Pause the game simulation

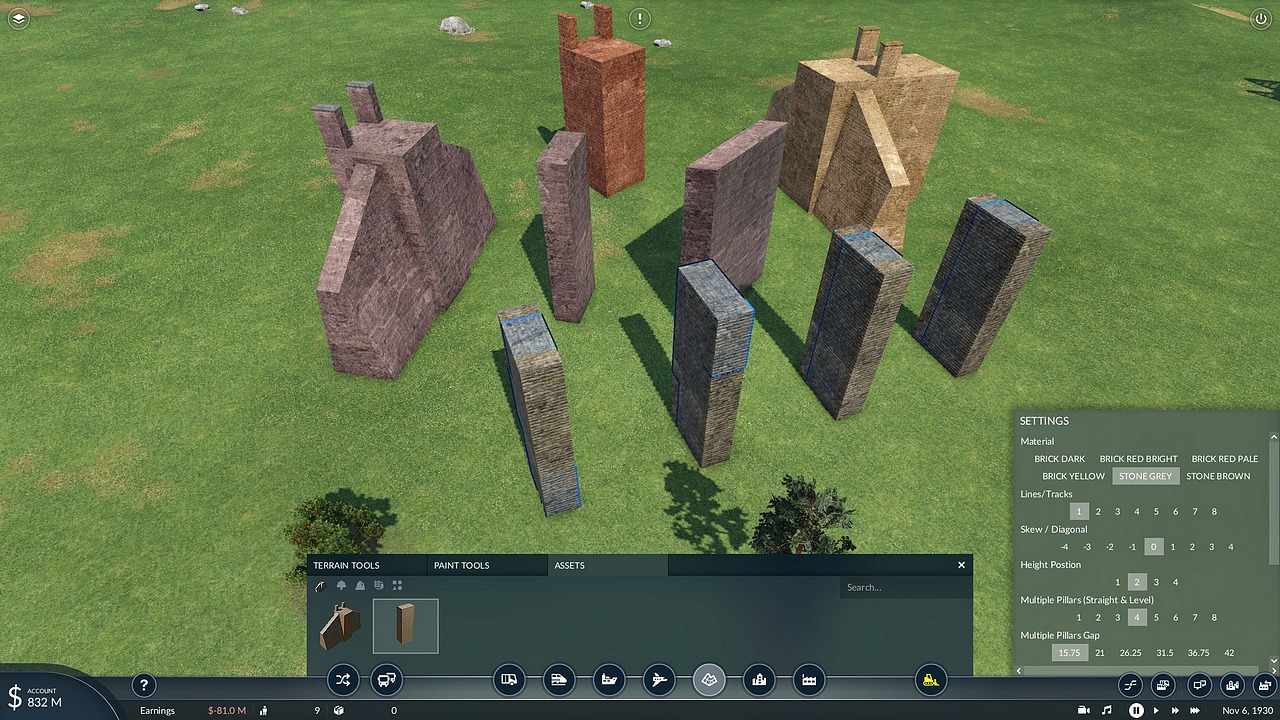pyautogui.click(x=1136, y=711)
